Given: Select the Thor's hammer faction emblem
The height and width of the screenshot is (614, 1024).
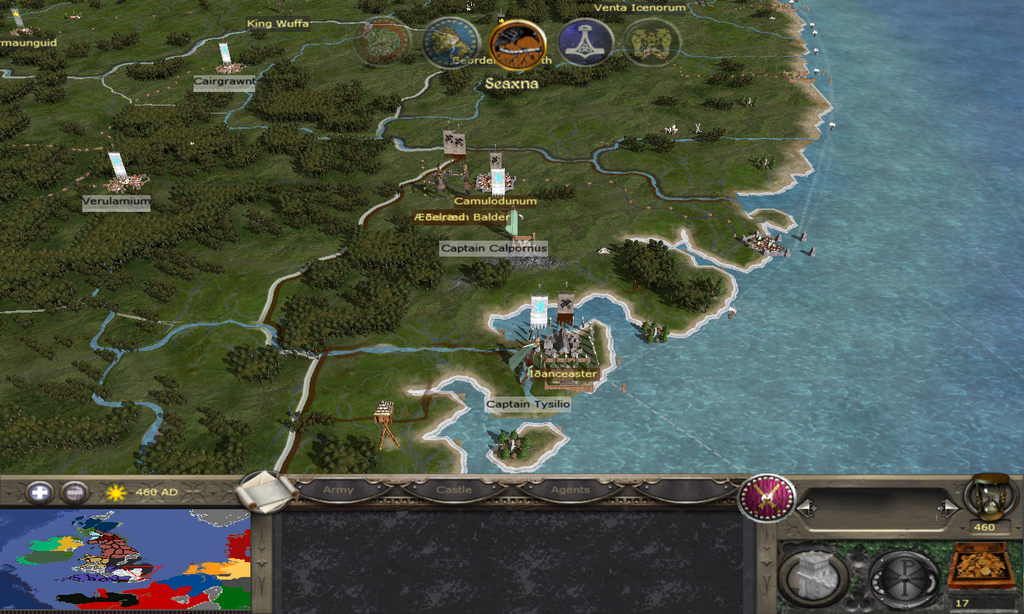Looking at the screenshot, I should click(x=586, y=42).
